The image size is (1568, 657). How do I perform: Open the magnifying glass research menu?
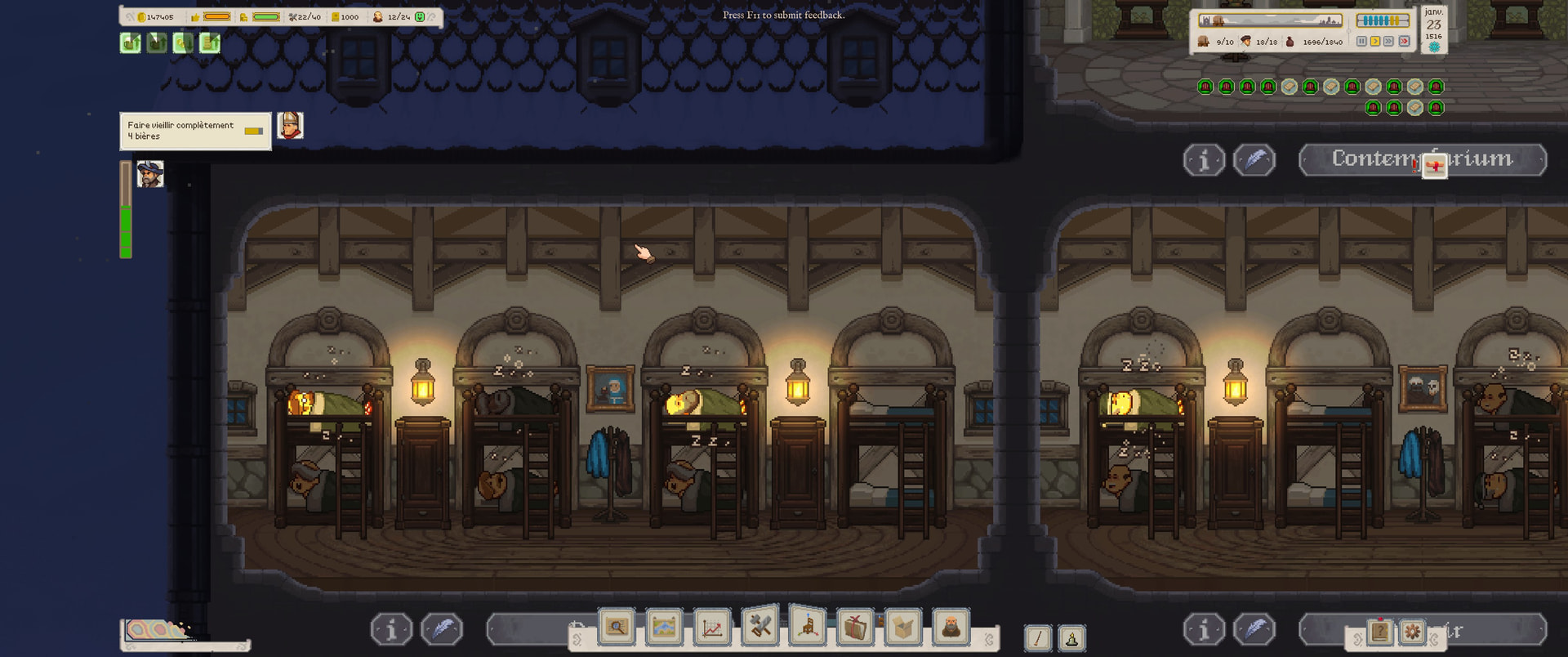[617, 628]
